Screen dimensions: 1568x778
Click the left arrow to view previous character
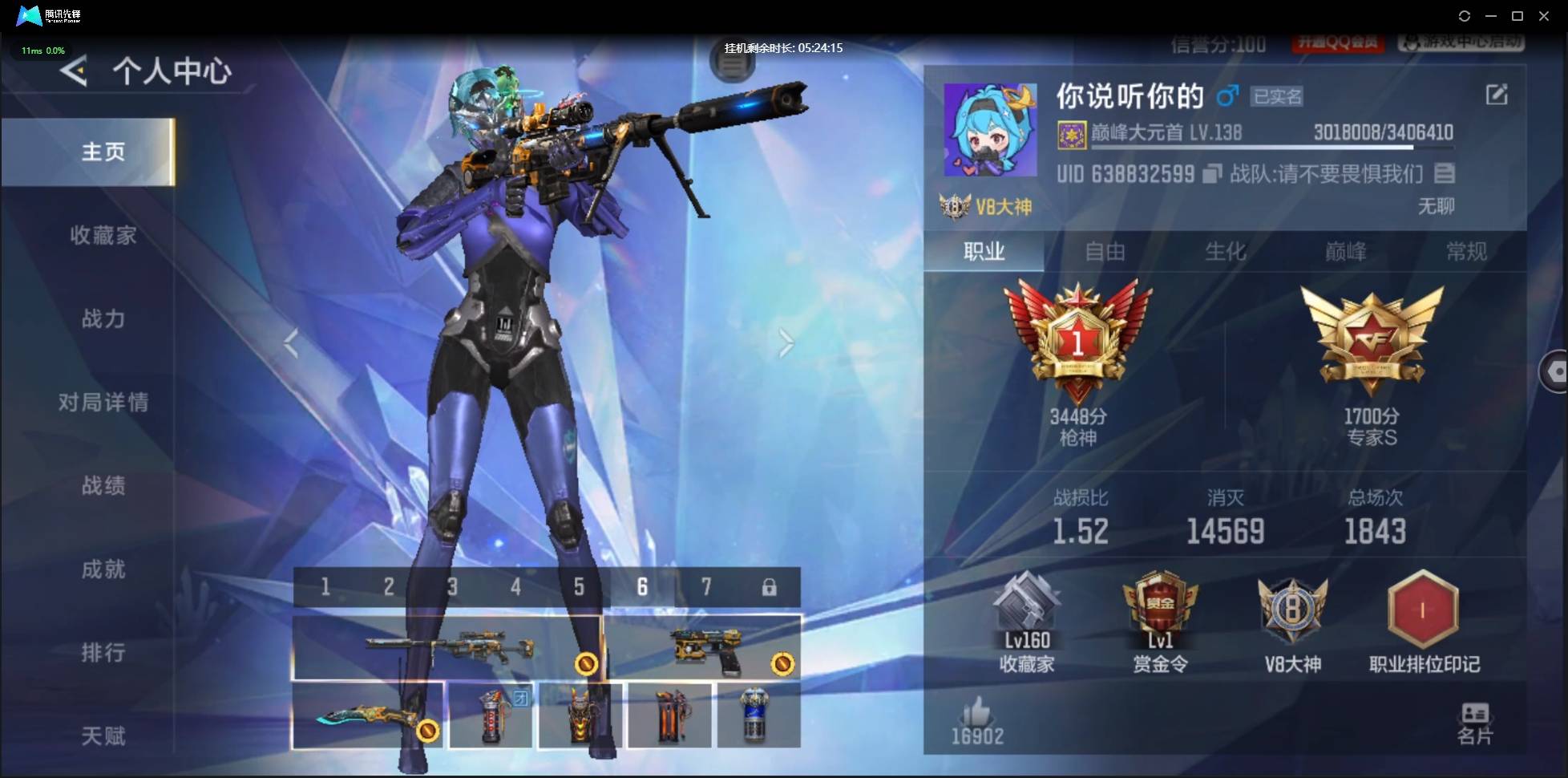(x=293, y=343)
